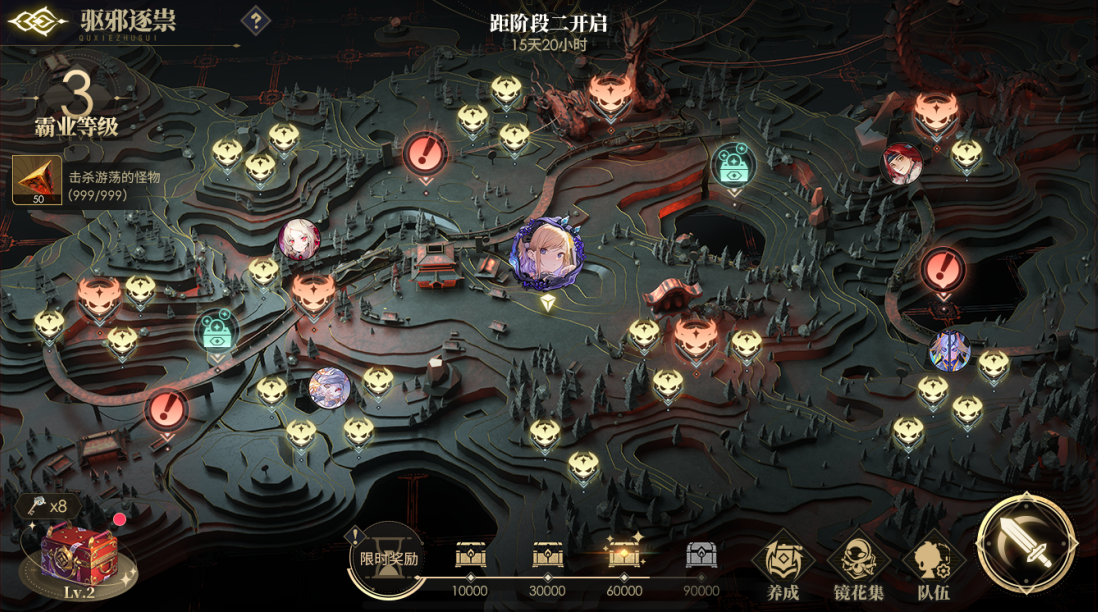Open the question mark help button

tap(257, 20)
